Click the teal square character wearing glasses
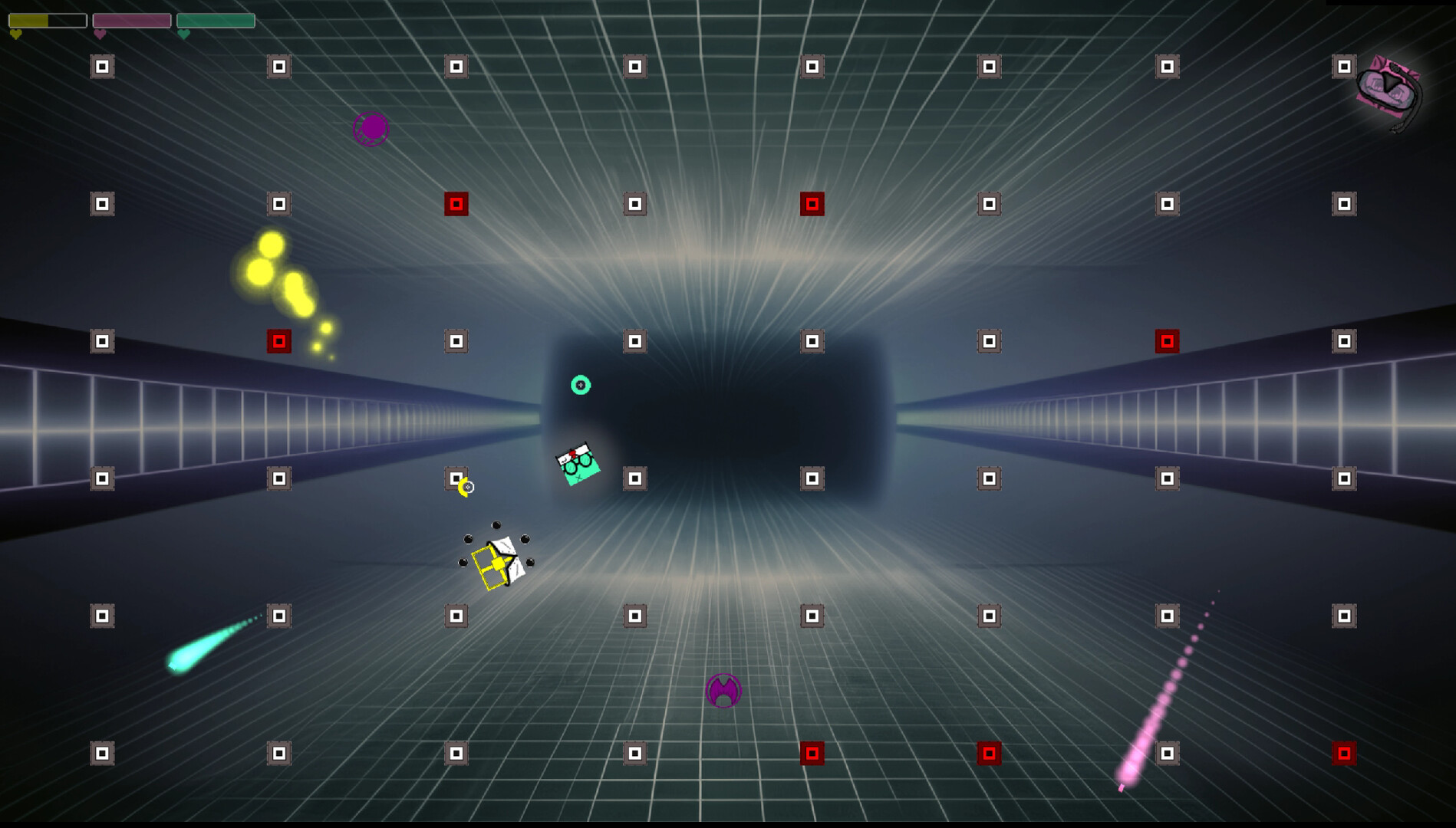 (x=578, y=463)
